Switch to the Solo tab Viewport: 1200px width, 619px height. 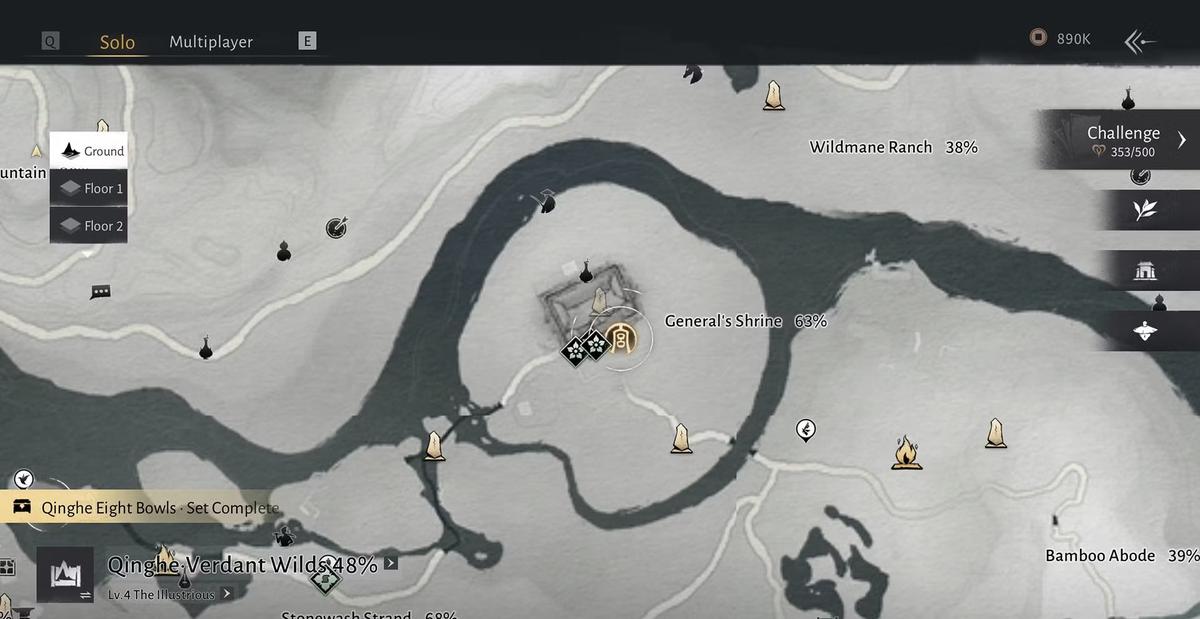(117, 42)
